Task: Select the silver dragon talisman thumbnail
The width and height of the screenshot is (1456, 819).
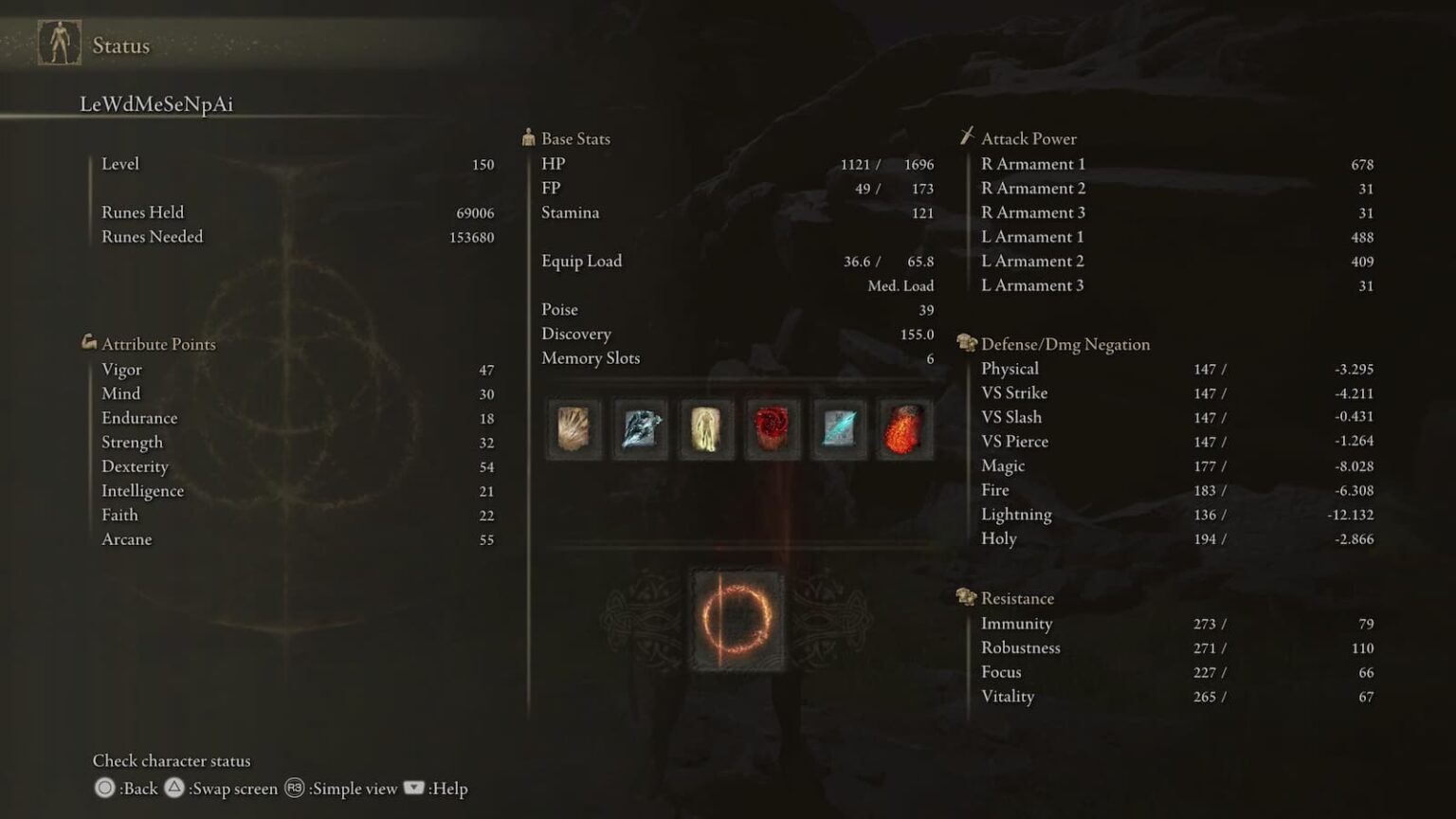Action: (x=639, y=428)
